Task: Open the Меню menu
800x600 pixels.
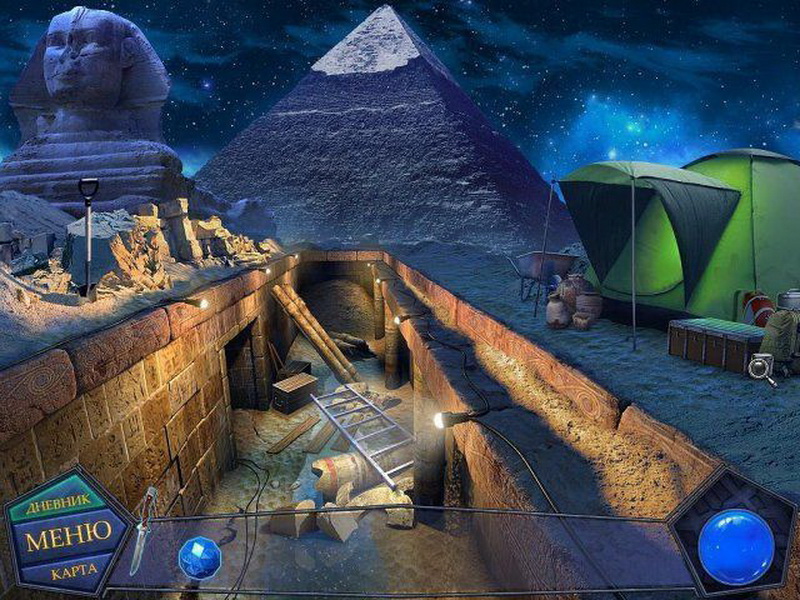Action: pos(62,537)
